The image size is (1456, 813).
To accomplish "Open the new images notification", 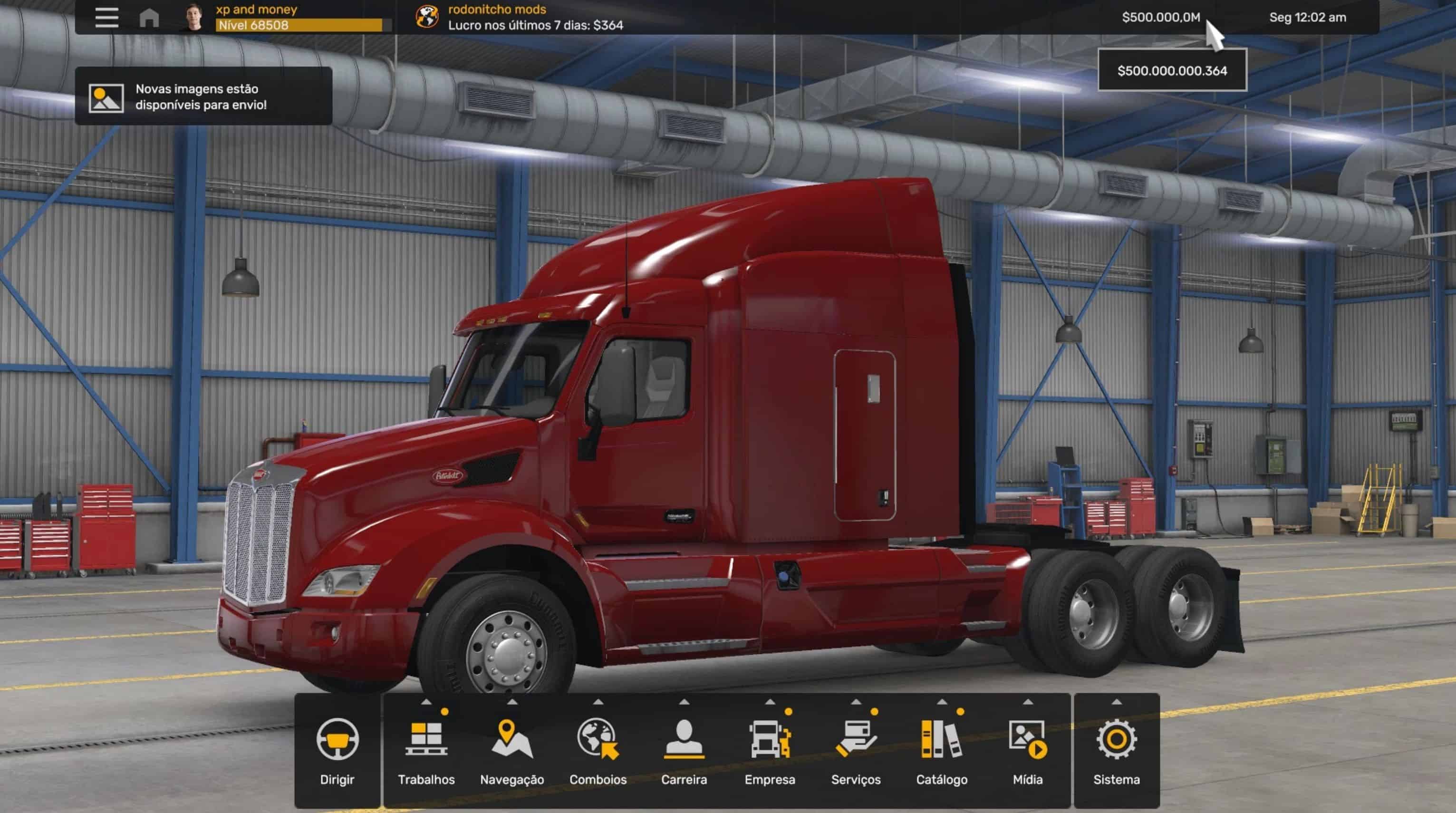I will [203, 96].
